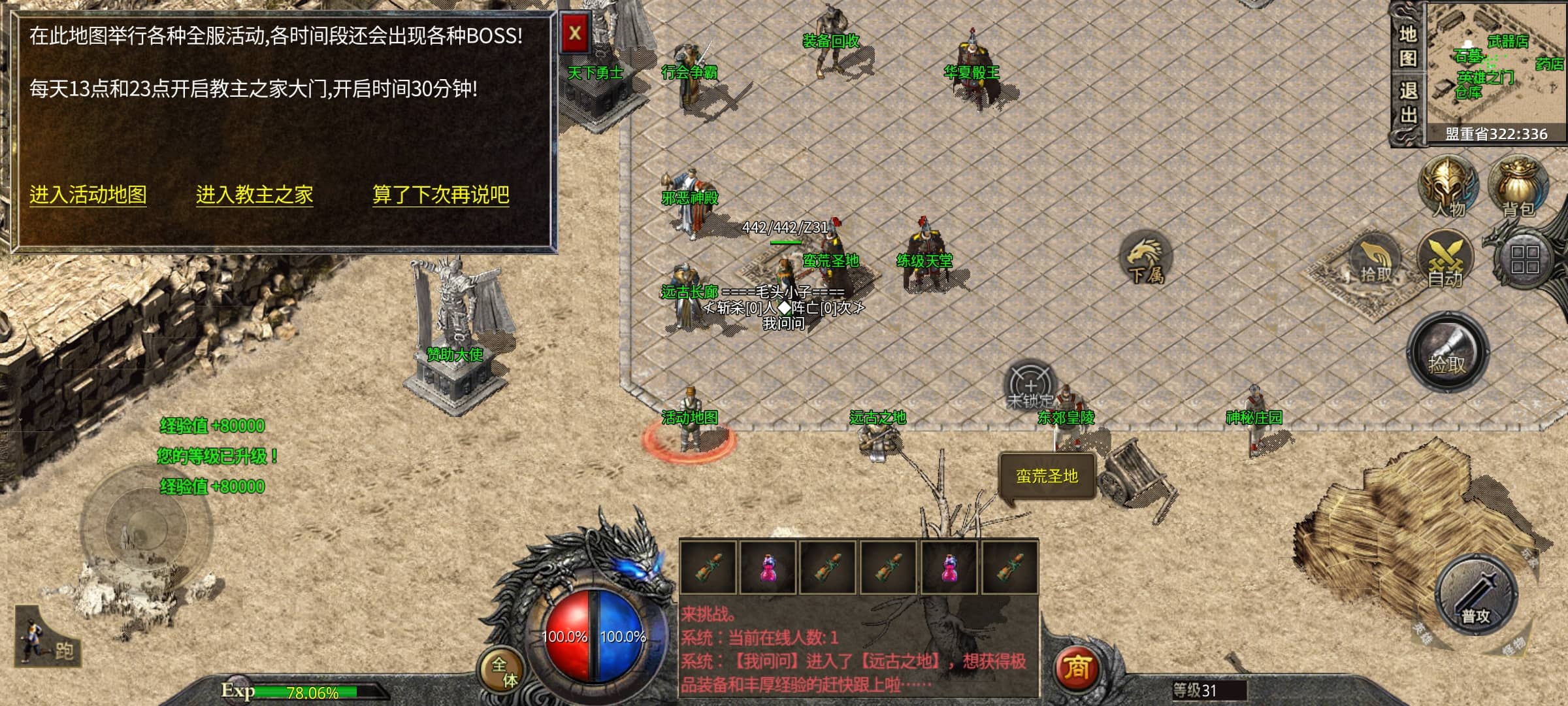Open the four-square grid menu
Viewport: 1568px width, 706px height.
(1525, 259)
